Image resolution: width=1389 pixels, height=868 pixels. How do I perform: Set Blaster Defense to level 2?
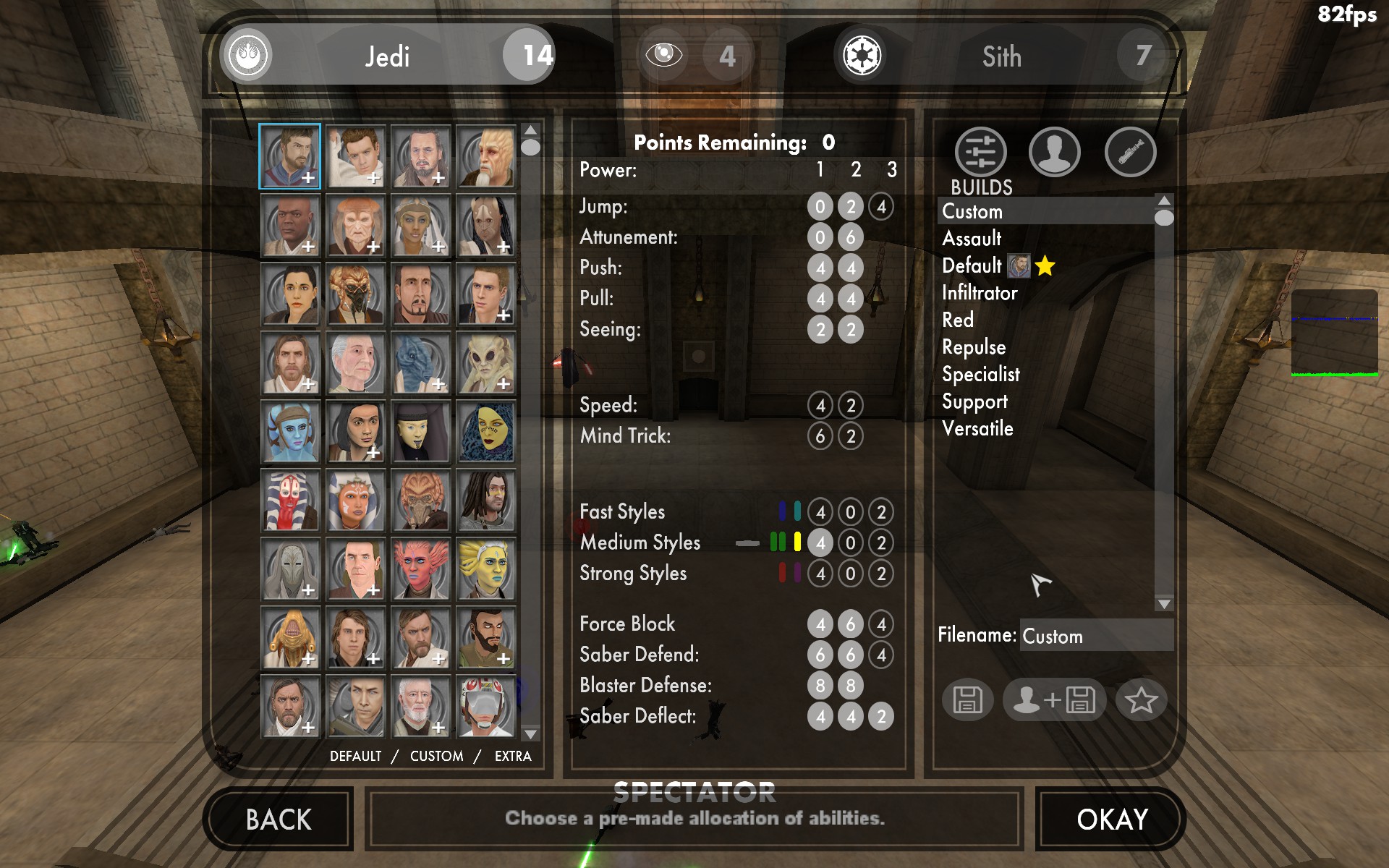tap(851, 685)
